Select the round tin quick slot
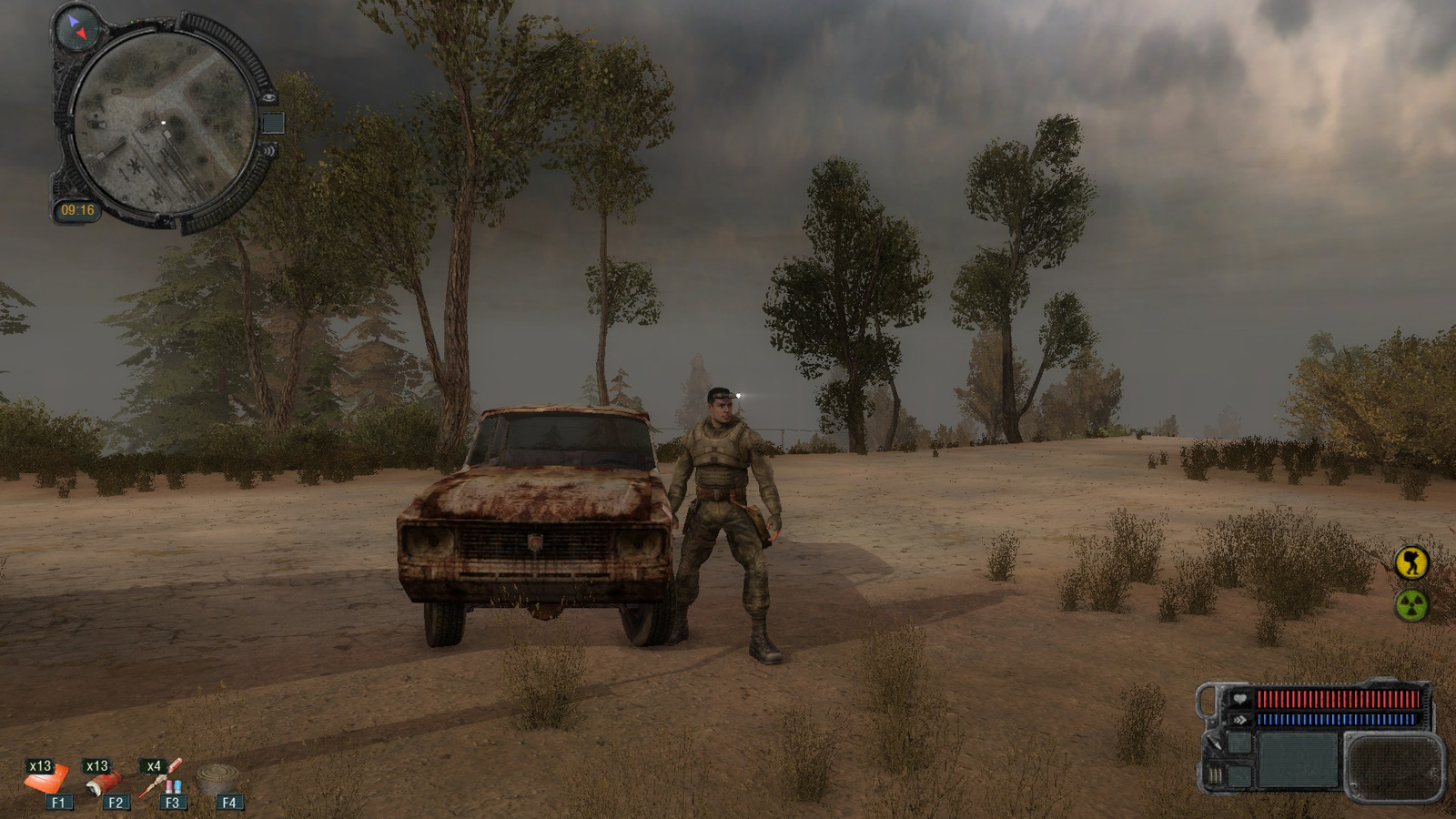Viewport: 1456px width, 819px height. click(218, 779)
